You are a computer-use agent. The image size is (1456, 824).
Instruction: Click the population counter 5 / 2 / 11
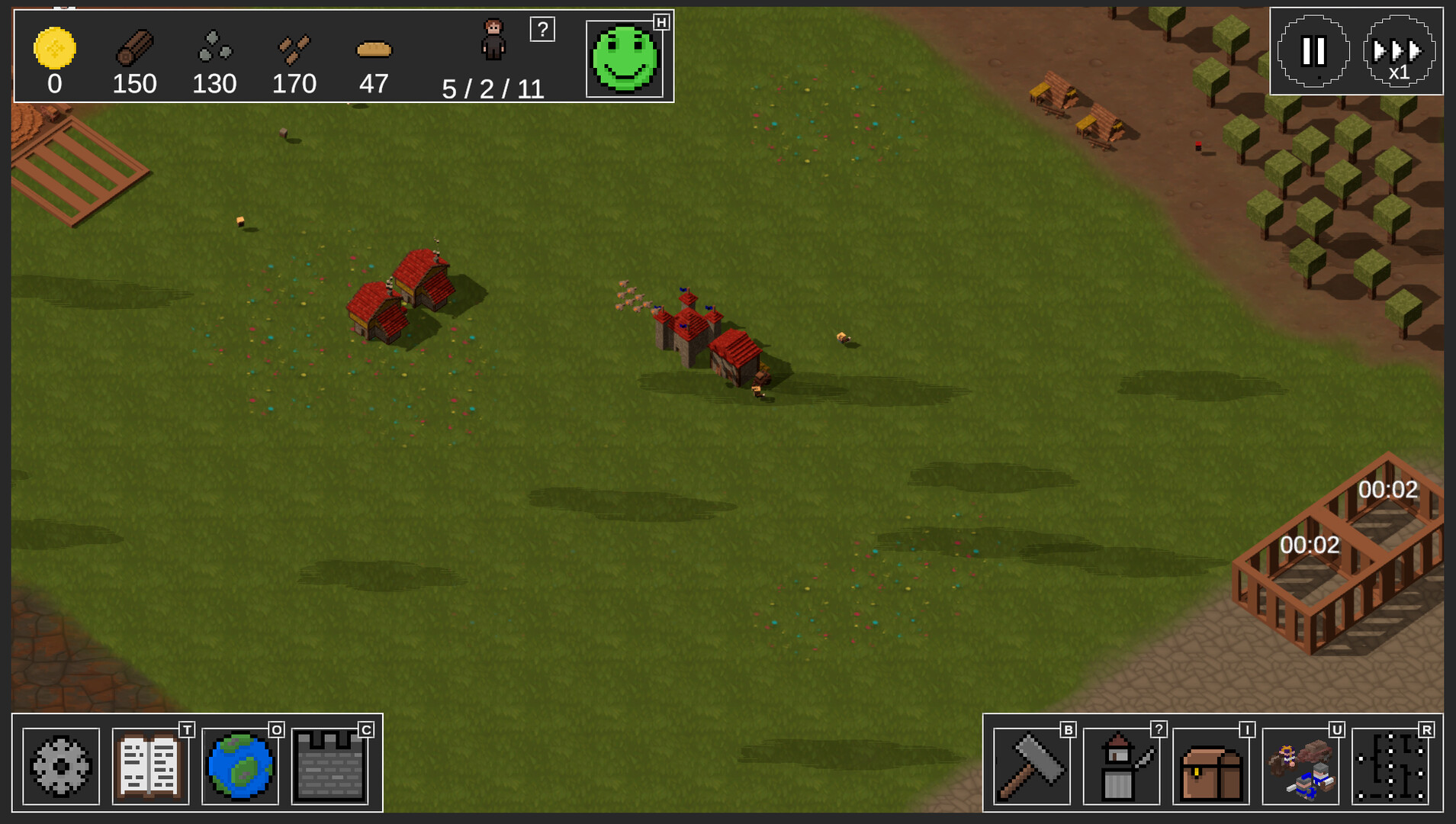pos(493,89)
